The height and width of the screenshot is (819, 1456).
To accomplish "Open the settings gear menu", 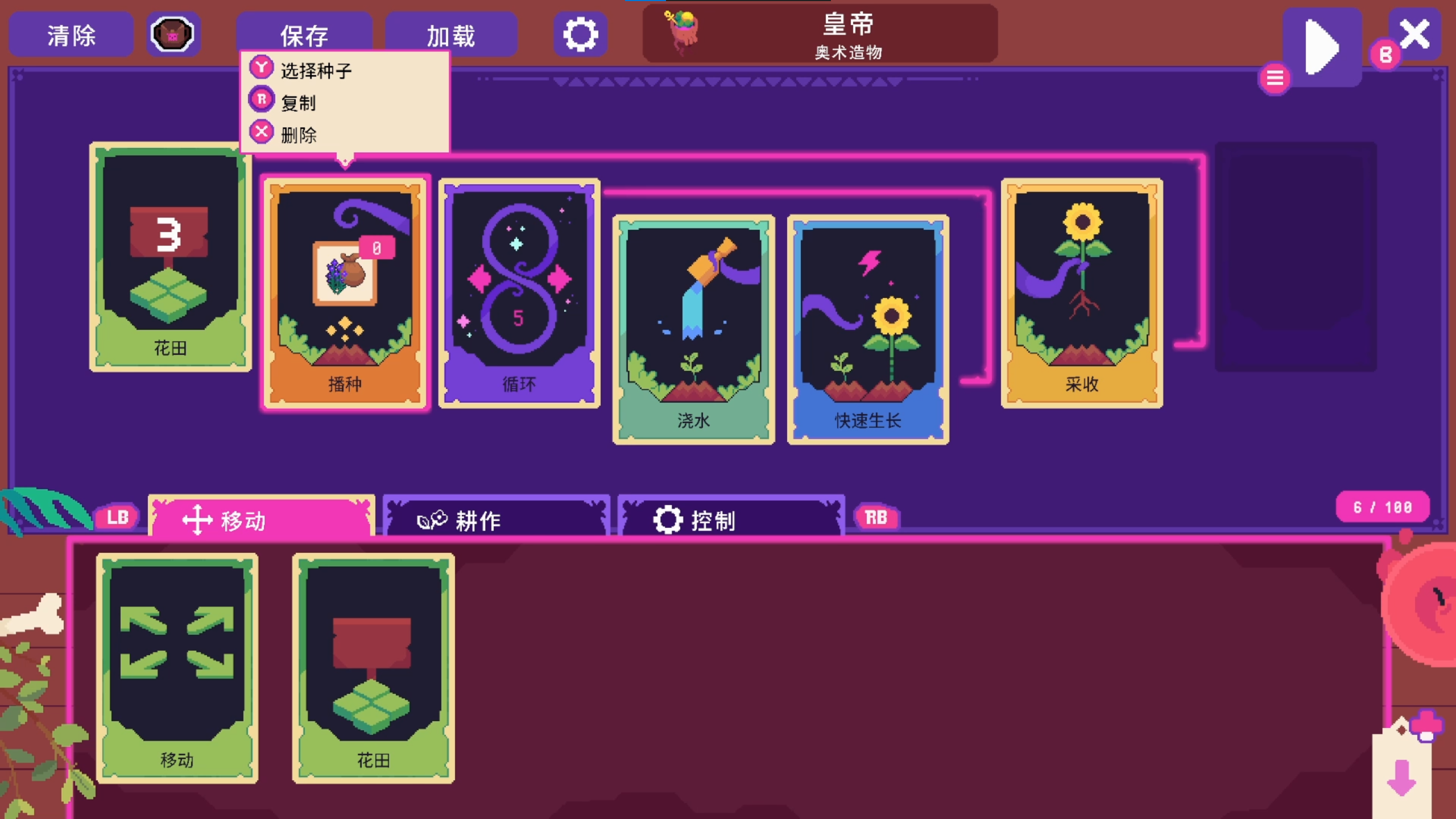I will point(581,34).
